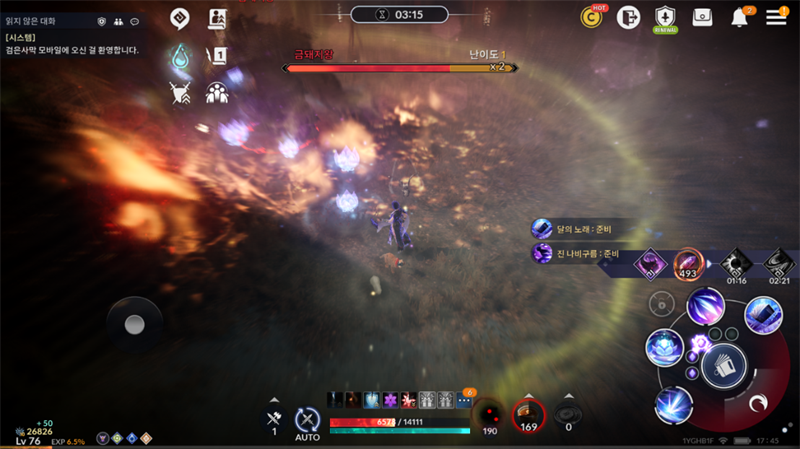Open the gold coin shop marked HOT
The width and height of the screenshot is (800, 449).
point(594,17)
